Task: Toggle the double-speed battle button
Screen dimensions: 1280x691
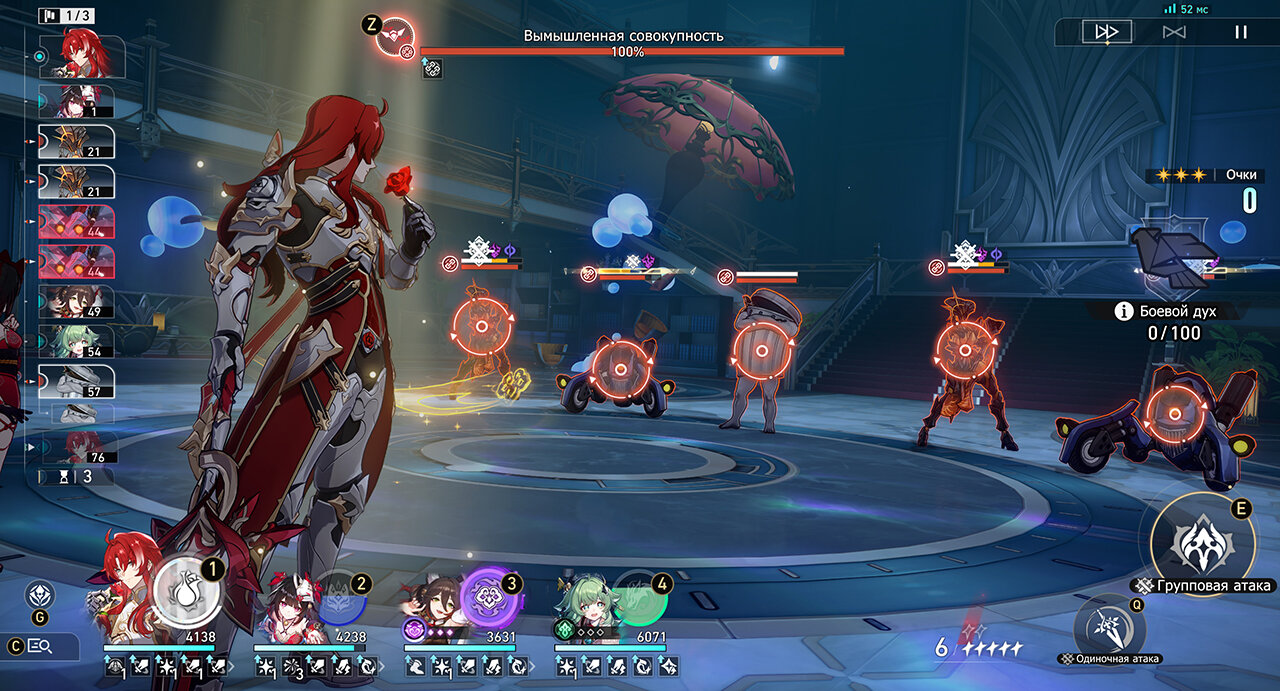Action: click(1106, 32)
